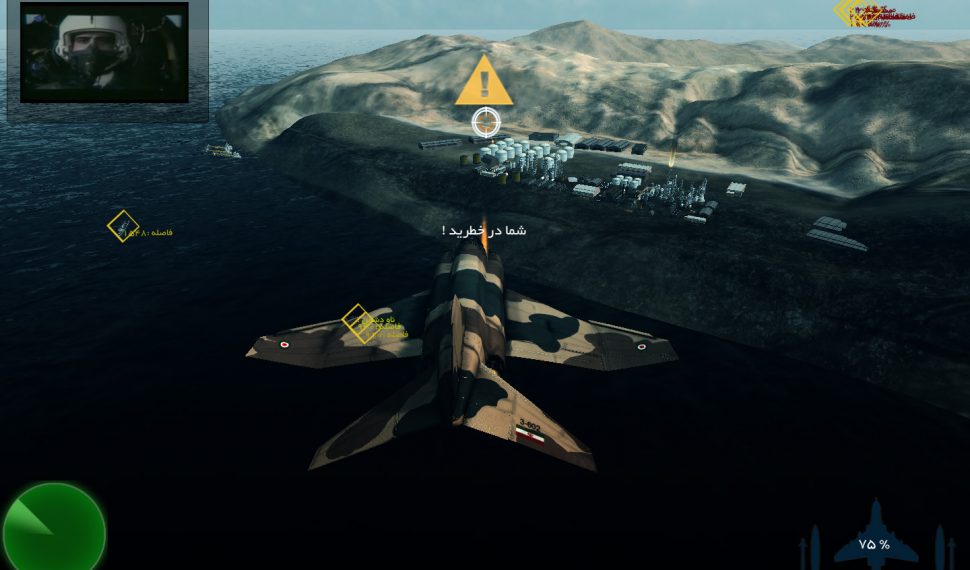Select the diamond target marker over open sea
The height and width of the screenshot is (570, 970).
pyautogui.click(x=123, y=226)
